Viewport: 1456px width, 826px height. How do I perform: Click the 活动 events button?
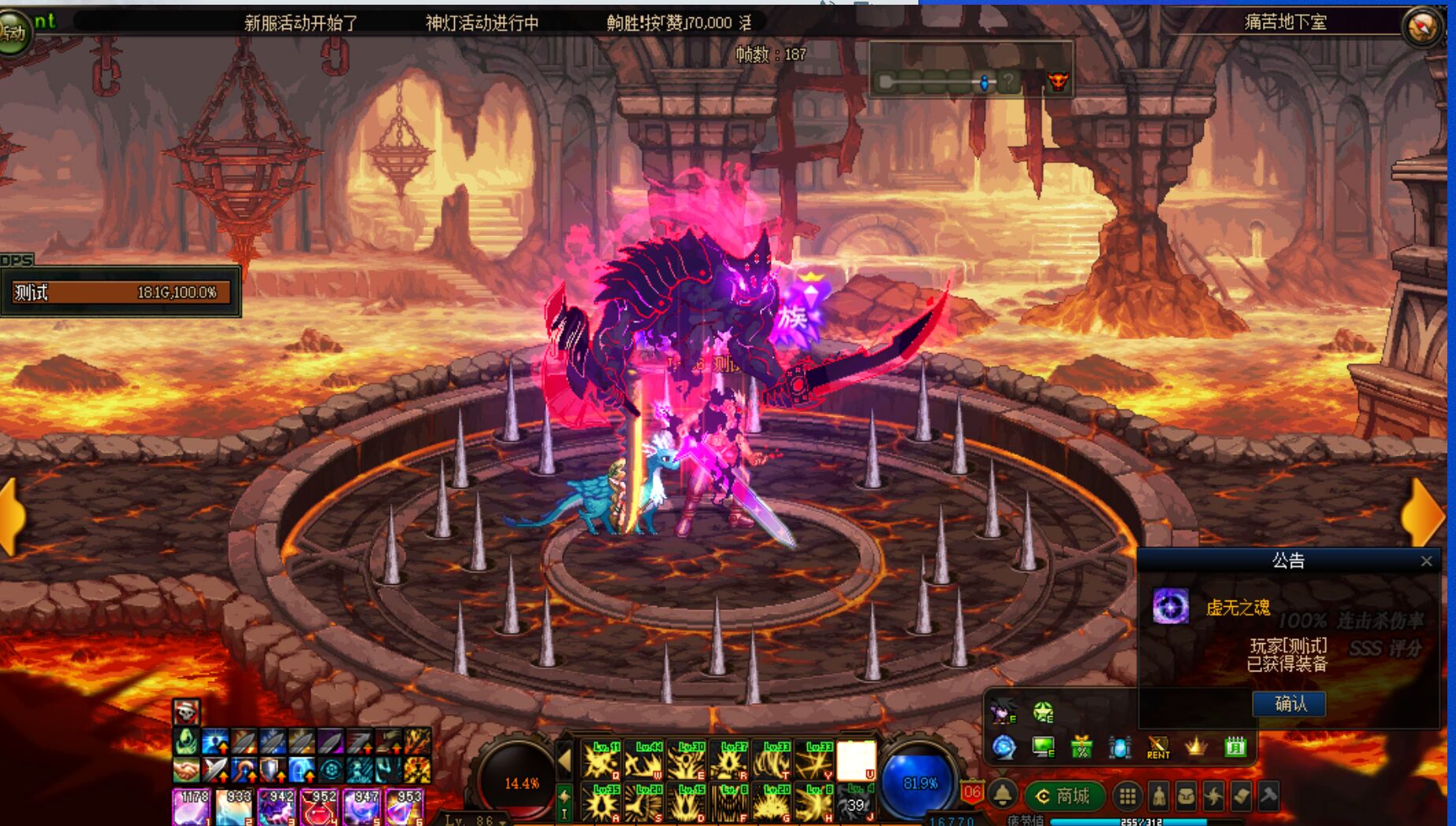(x=14, y=32)
